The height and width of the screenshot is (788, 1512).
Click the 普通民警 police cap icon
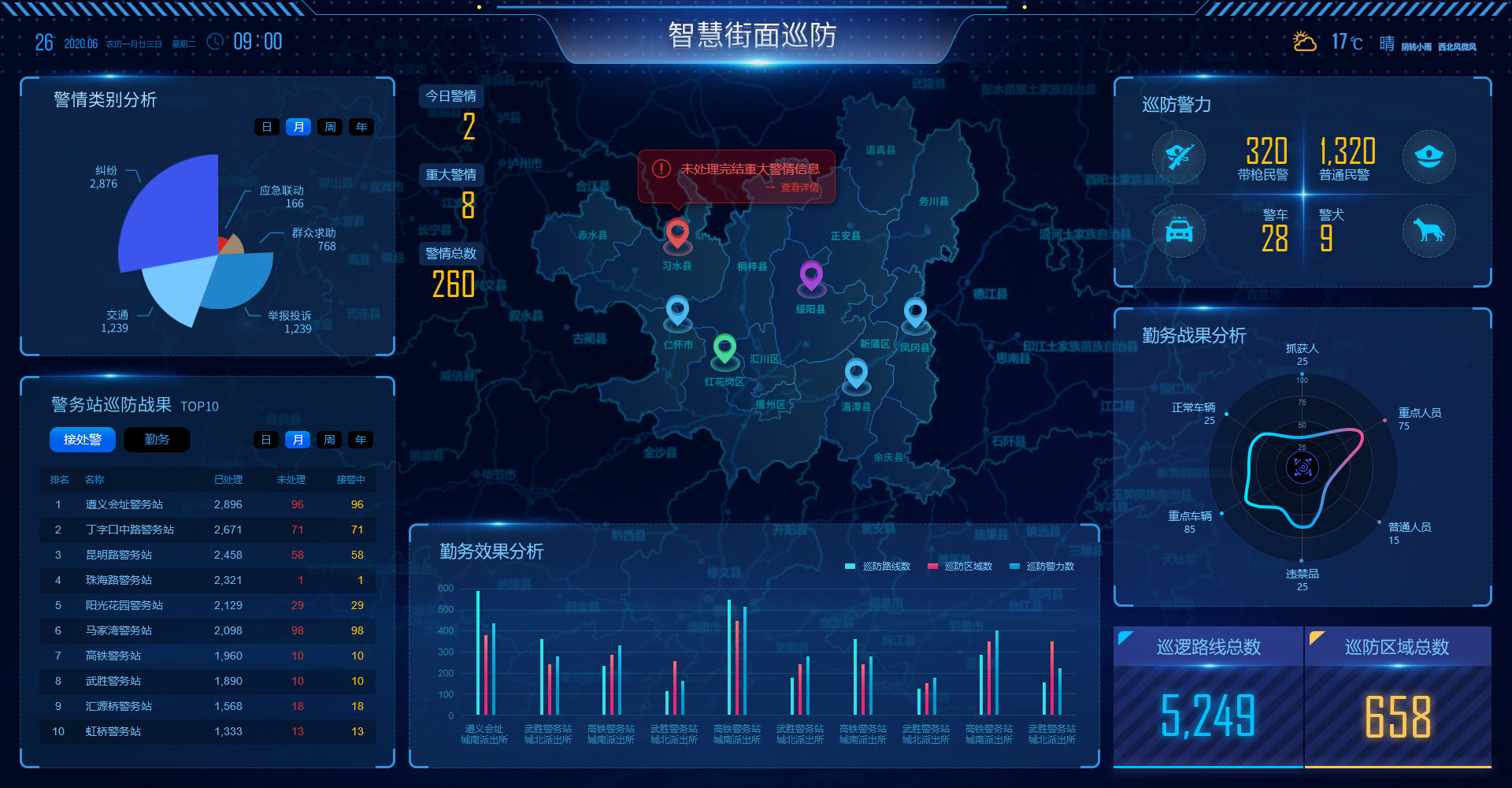[1429, 157]
